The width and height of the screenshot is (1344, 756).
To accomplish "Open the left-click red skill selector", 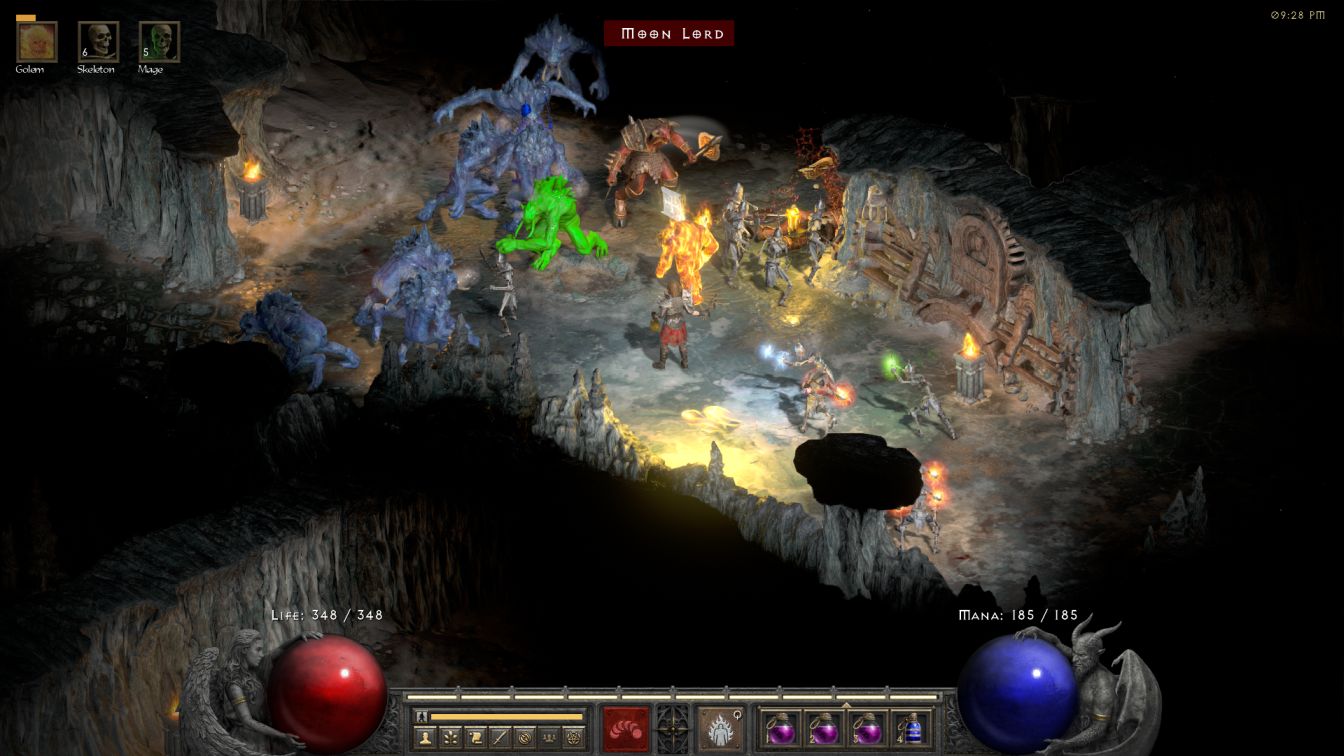I will coord(625,727).
